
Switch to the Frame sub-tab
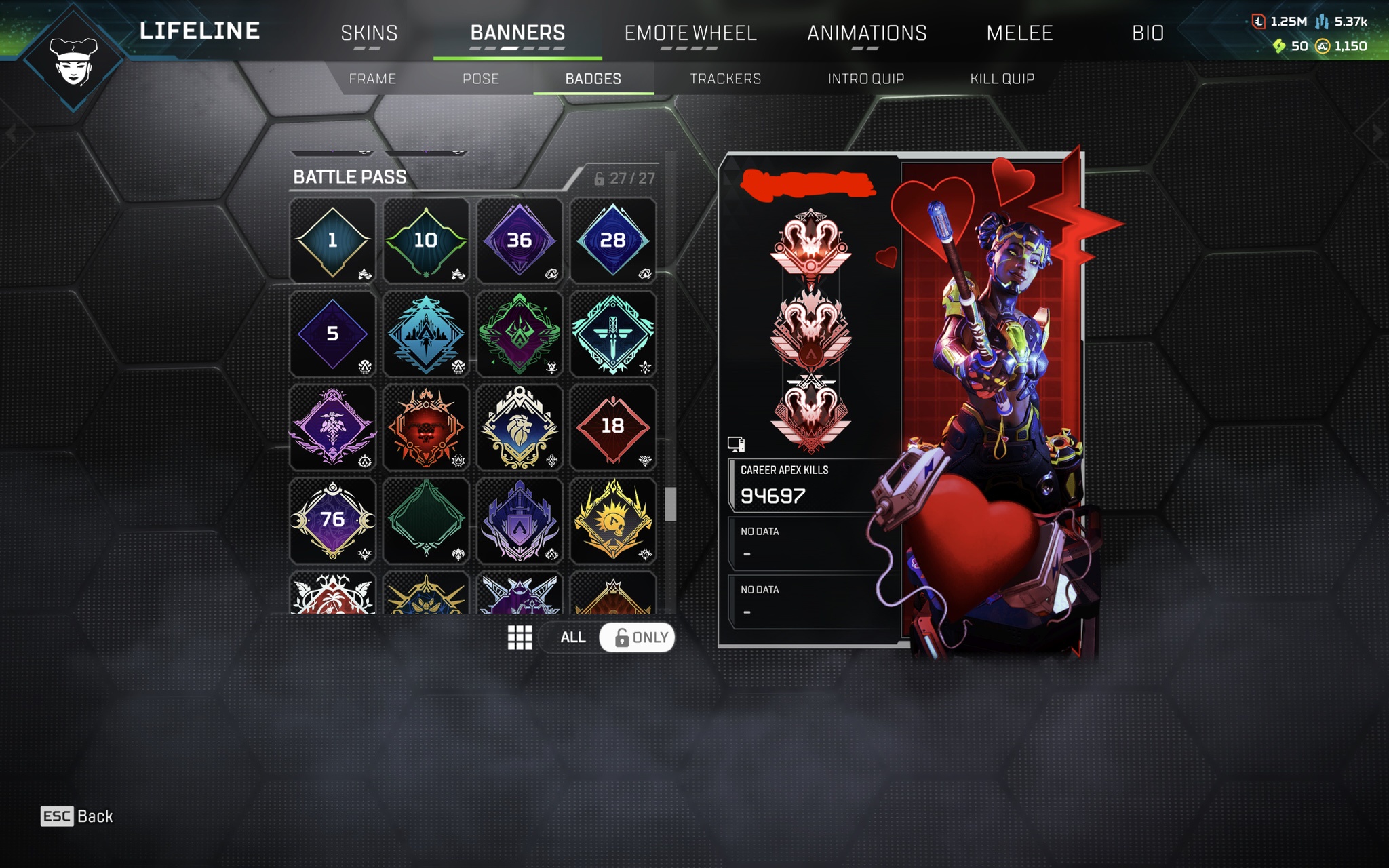point(372,79)
